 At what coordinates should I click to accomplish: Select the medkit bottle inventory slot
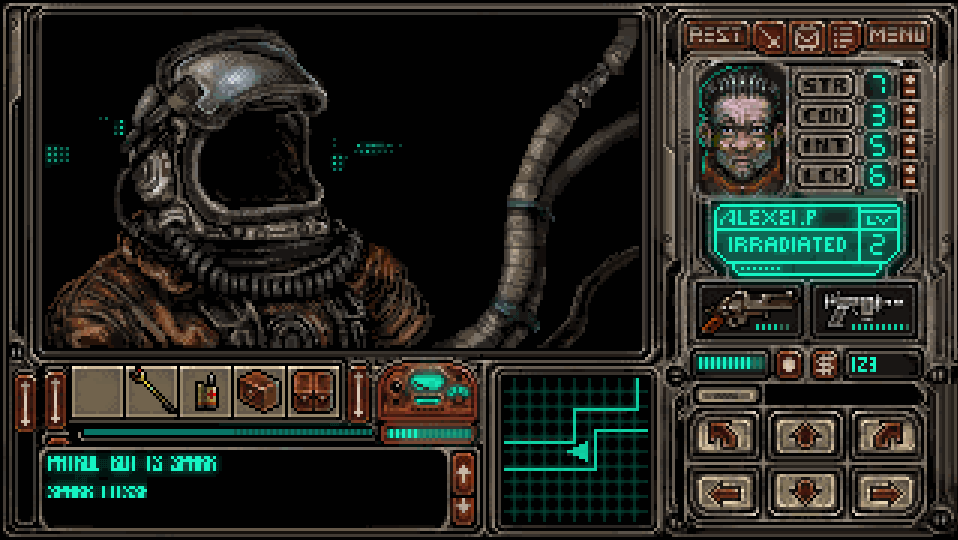[x=206, y=392]
